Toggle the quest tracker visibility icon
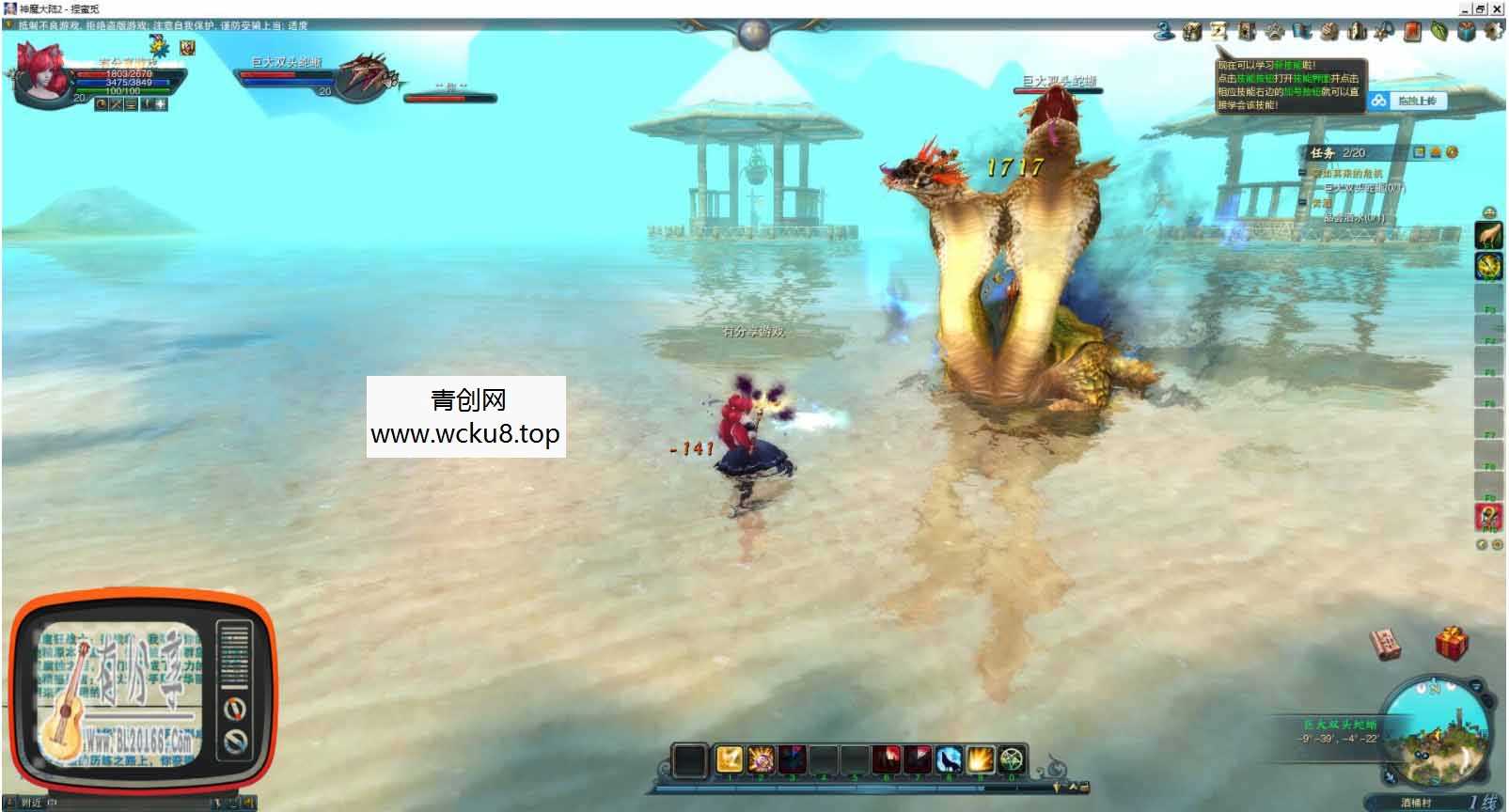The width and height of the screenshot is (1509, 812). pos(1419,151)
